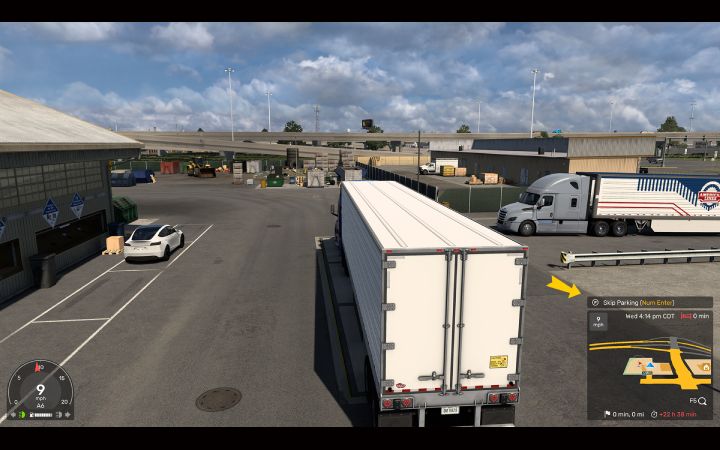Image resolution: width=720 pixels, height=450 pixels.
Task: Select the blue truck position marker on the minimap
Action: (x=650, y=366)
